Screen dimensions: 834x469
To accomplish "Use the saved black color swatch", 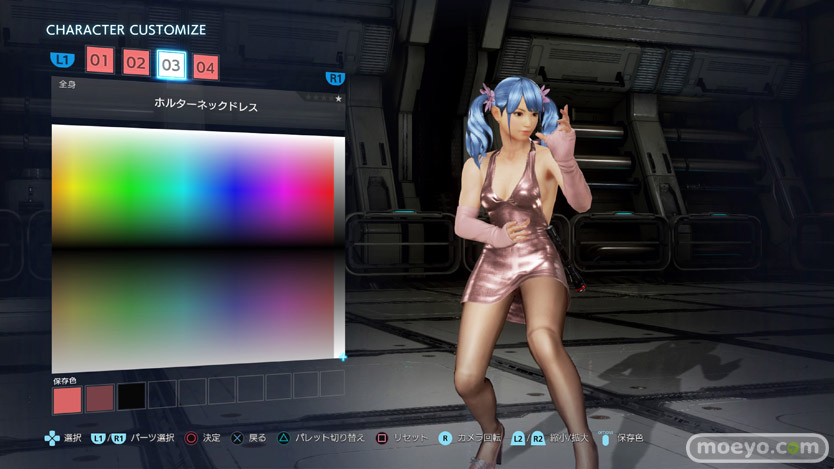I will 131,397.
